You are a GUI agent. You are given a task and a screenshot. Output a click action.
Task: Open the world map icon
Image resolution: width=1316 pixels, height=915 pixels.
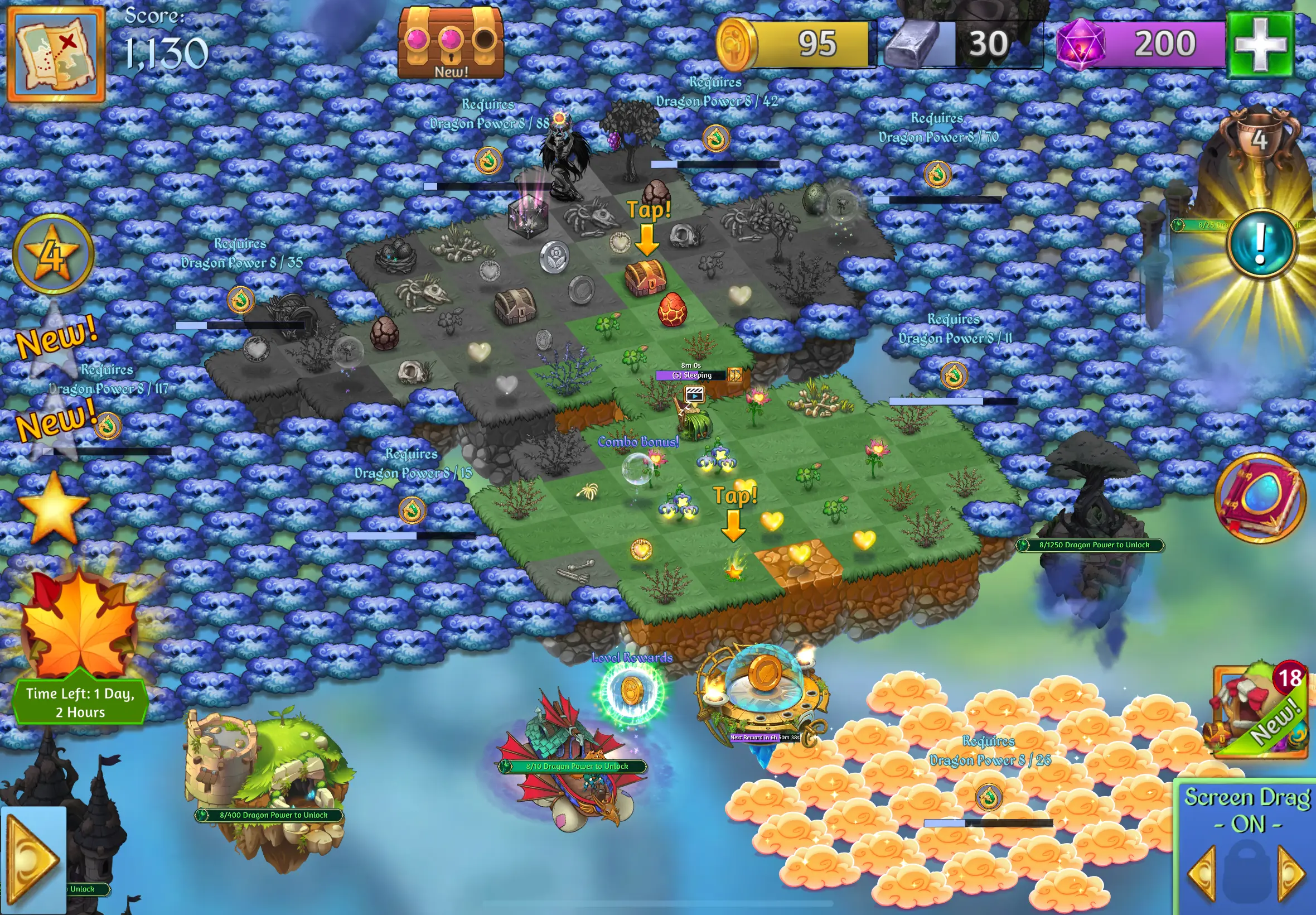pos(56,54)
